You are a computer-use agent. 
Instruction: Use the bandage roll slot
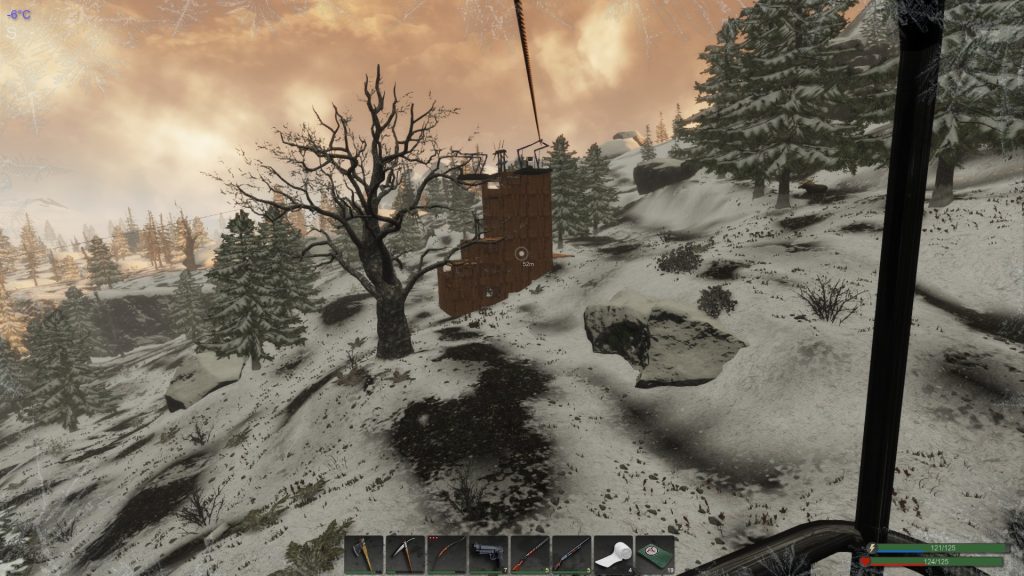[613, 554]
